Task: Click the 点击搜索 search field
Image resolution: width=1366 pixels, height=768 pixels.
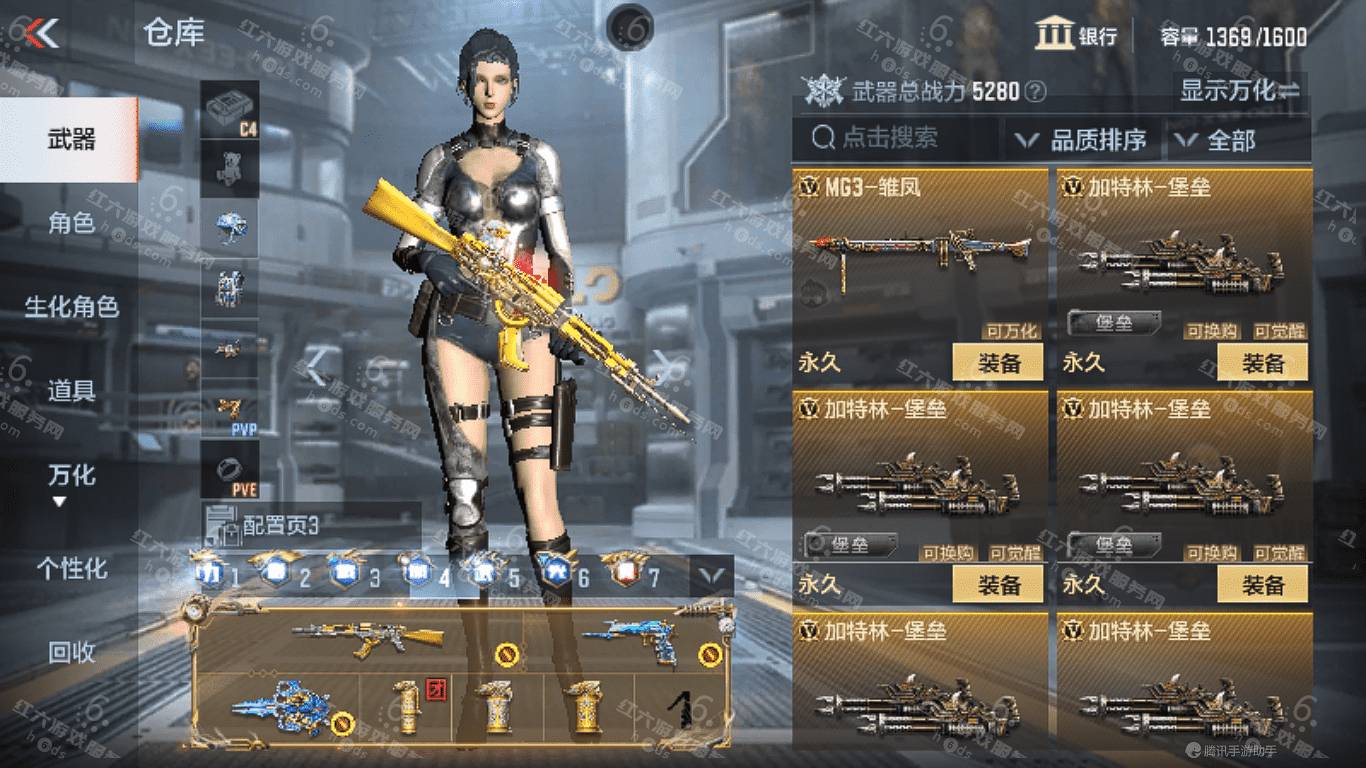Action: point(895,139)
